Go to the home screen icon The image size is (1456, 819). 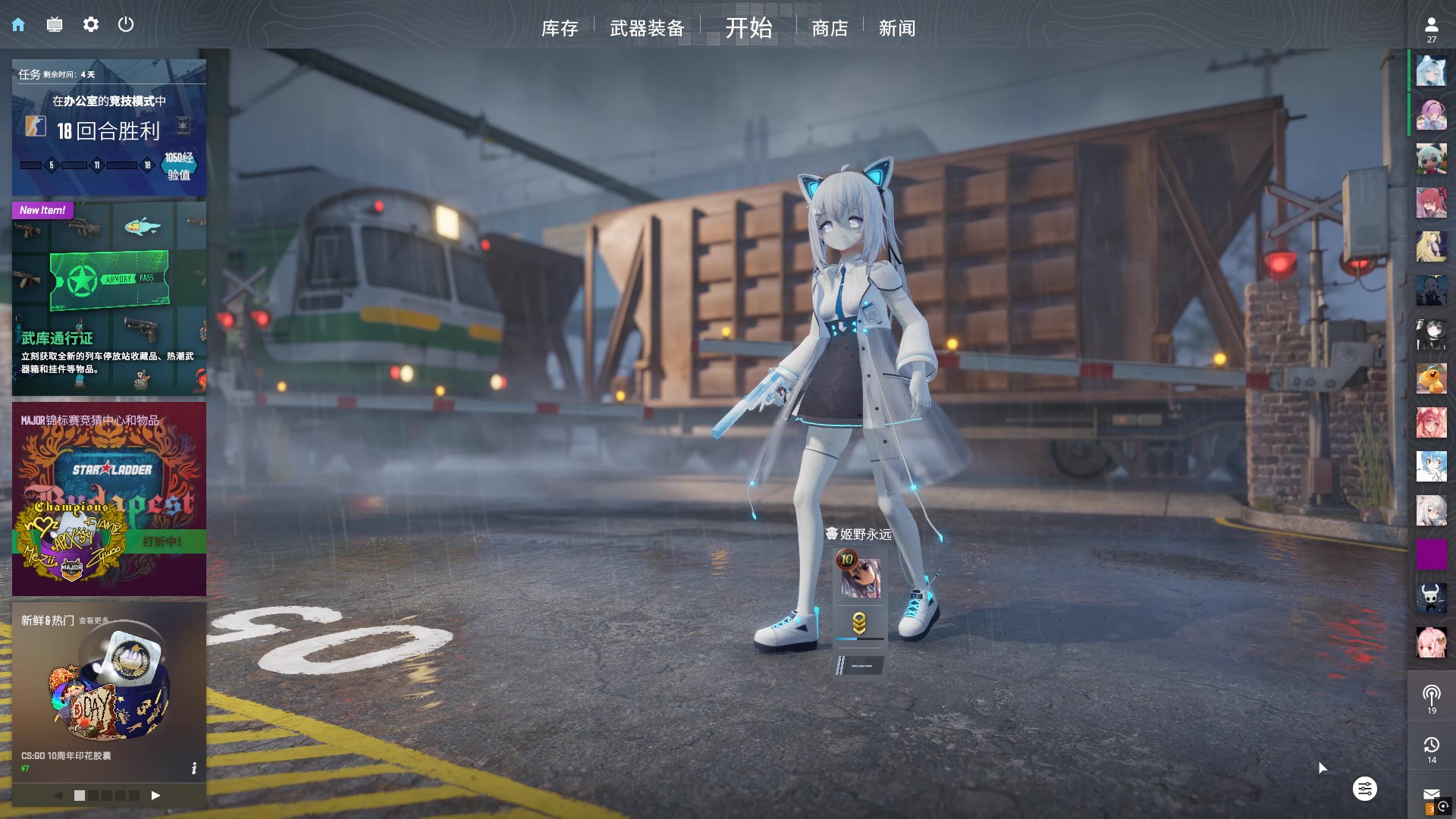(x=18, y=25)
